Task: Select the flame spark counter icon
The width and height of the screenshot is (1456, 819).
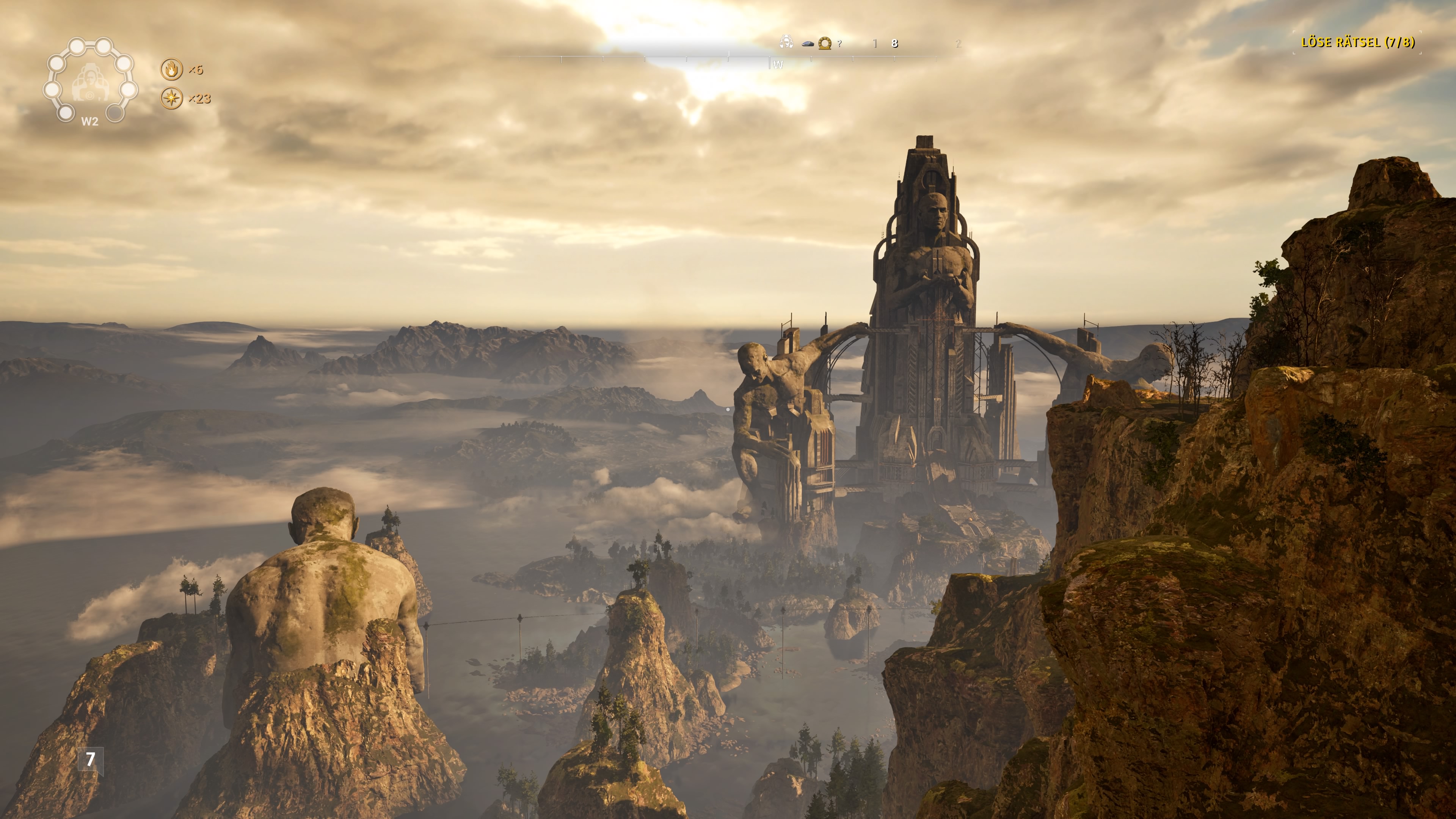Action: pos(171,69)
